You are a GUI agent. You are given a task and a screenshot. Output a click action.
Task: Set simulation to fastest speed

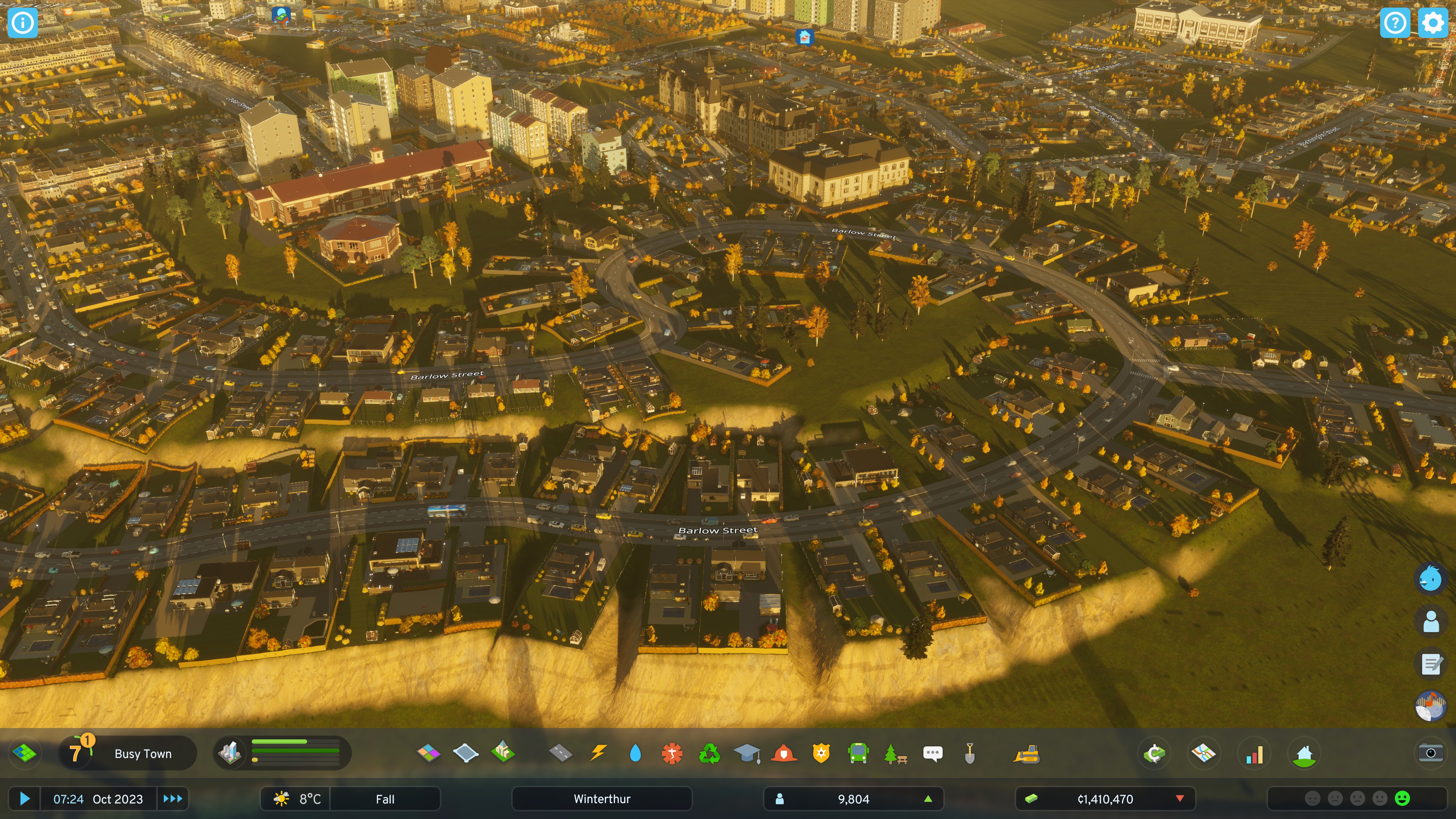click(x=172, y=799)
